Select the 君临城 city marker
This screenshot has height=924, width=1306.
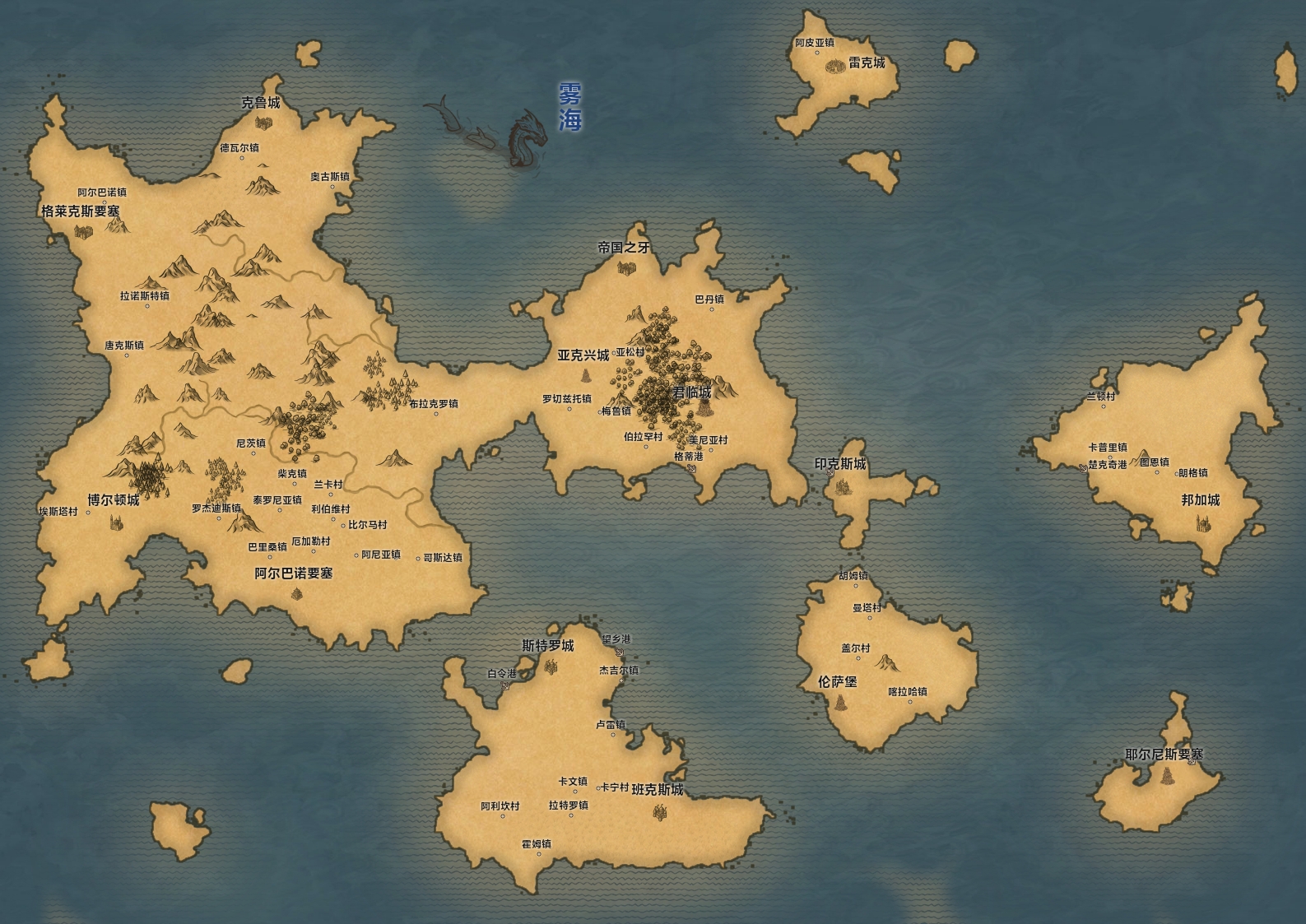click(704, 409)
